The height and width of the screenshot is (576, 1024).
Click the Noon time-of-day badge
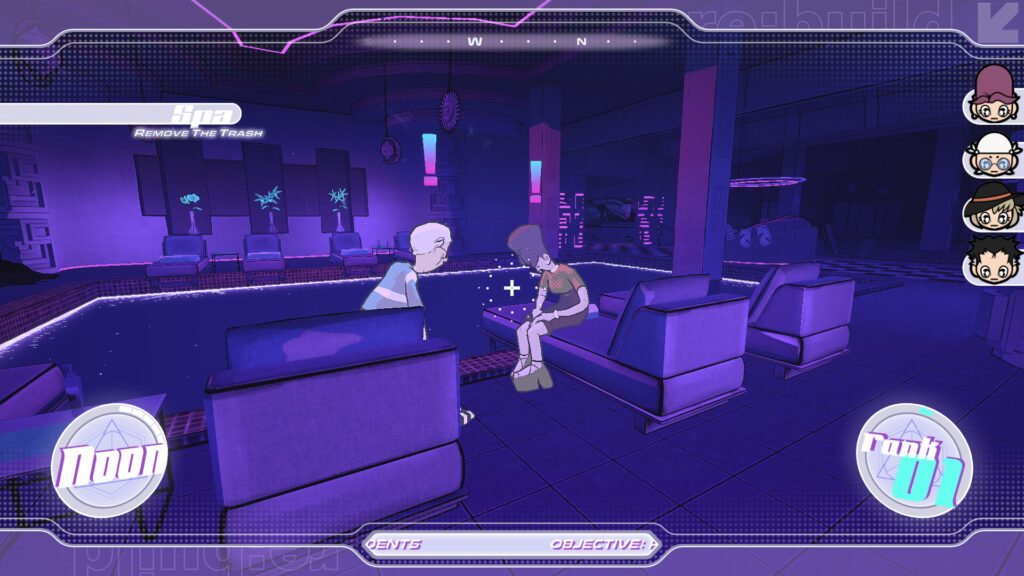[109, 461]
